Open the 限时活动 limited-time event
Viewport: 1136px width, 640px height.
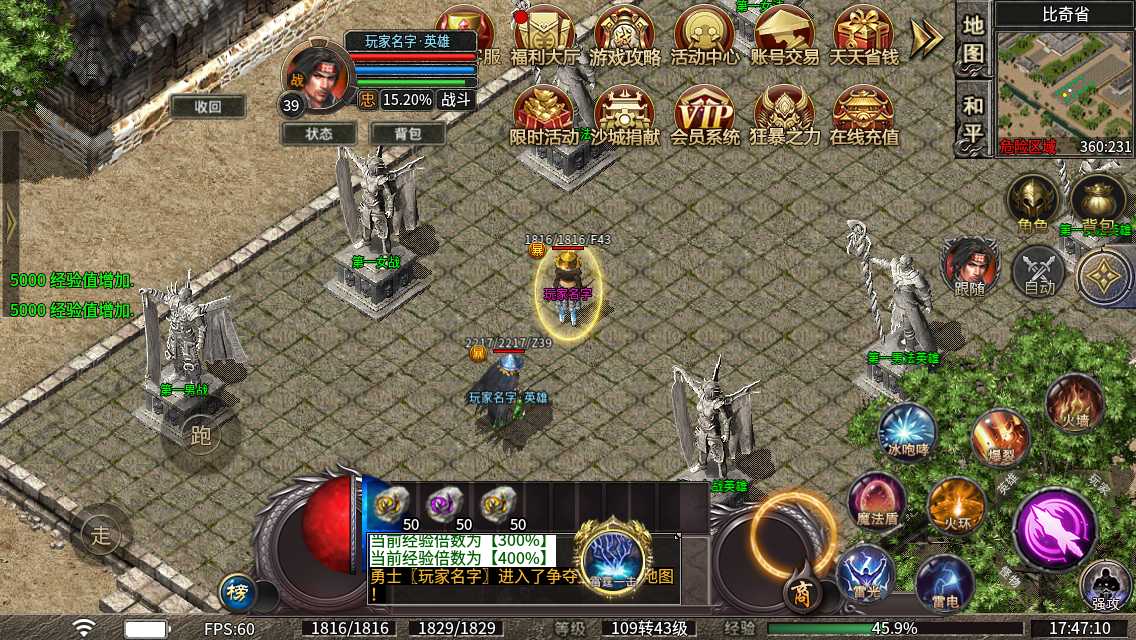(x=544, y=115)
